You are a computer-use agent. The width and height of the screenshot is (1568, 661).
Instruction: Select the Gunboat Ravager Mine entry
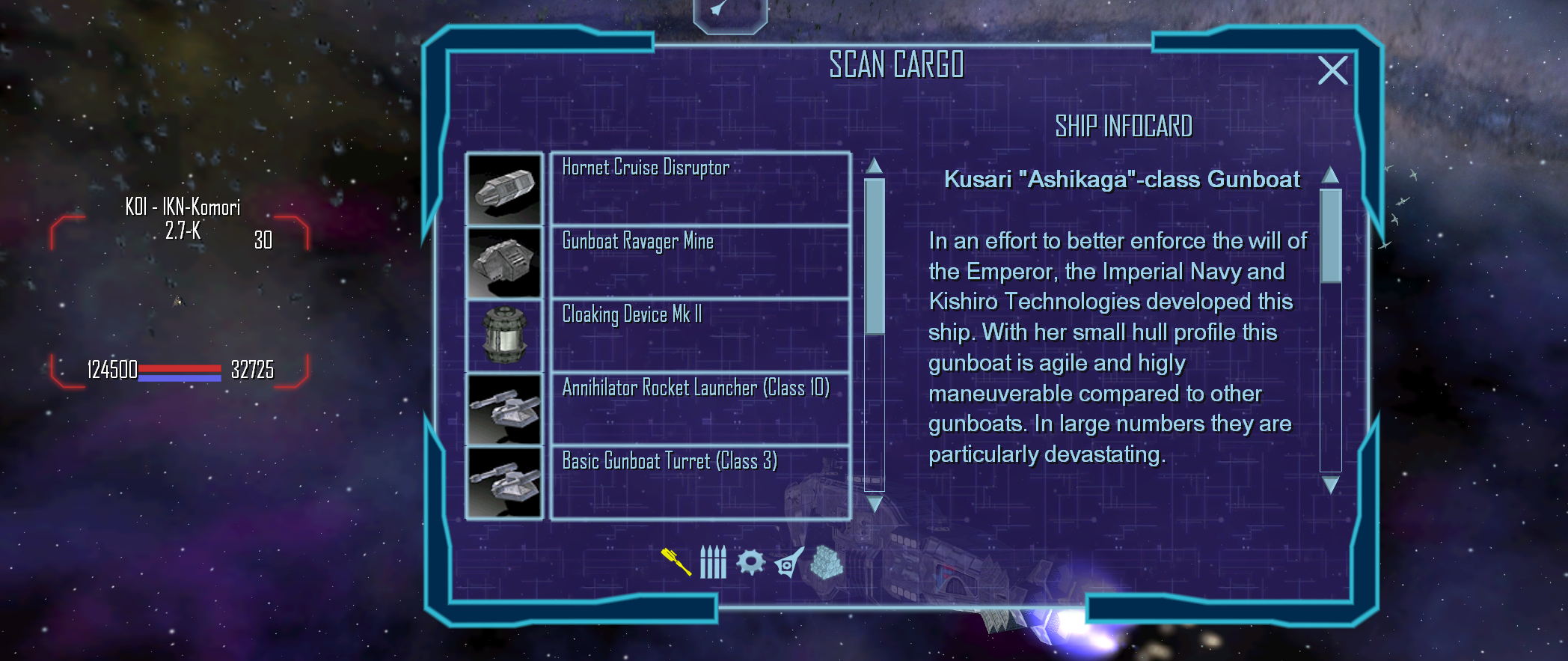coord(700,261)
